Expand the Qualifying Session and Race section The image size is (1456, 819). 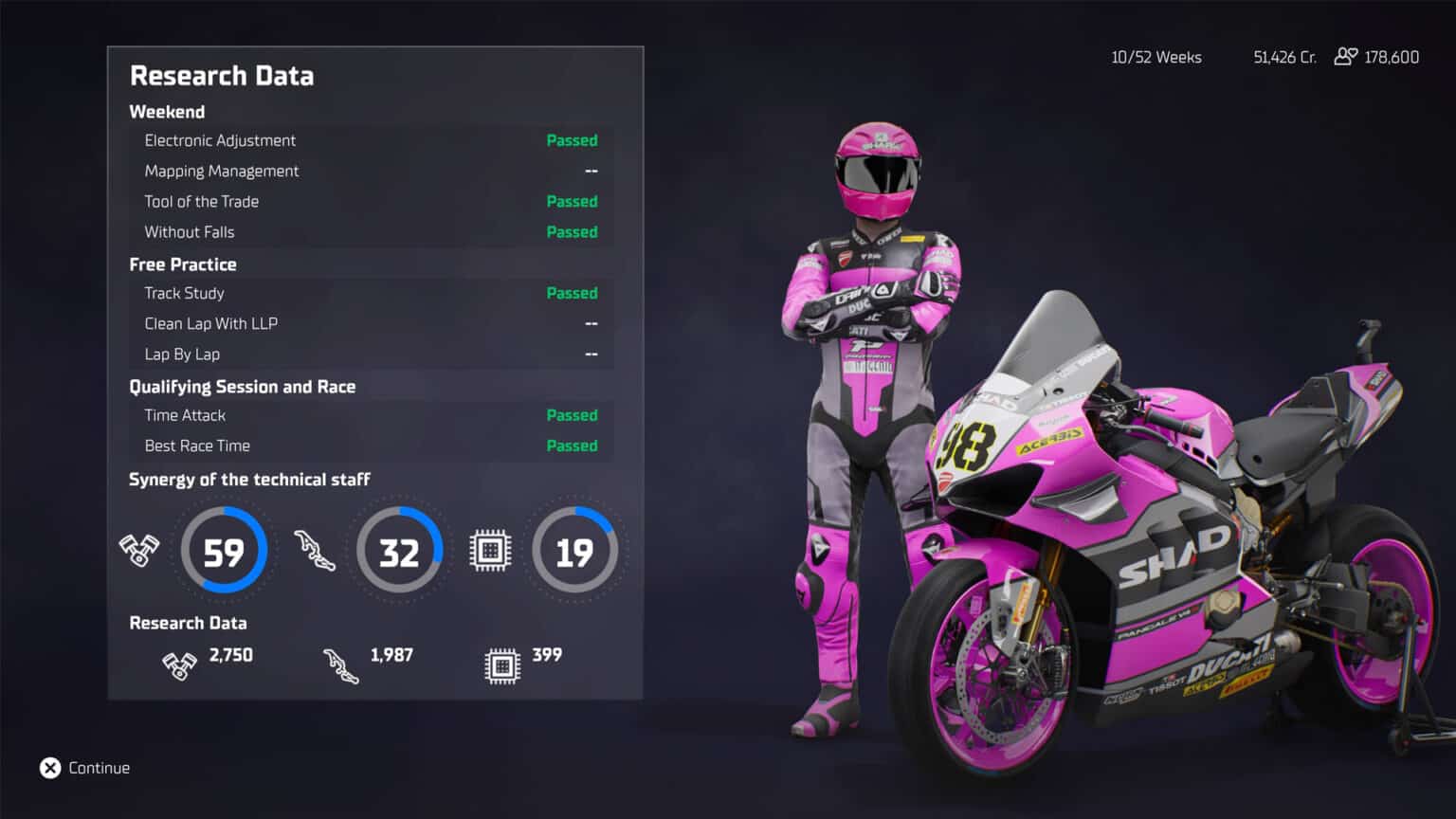[242, 387]
